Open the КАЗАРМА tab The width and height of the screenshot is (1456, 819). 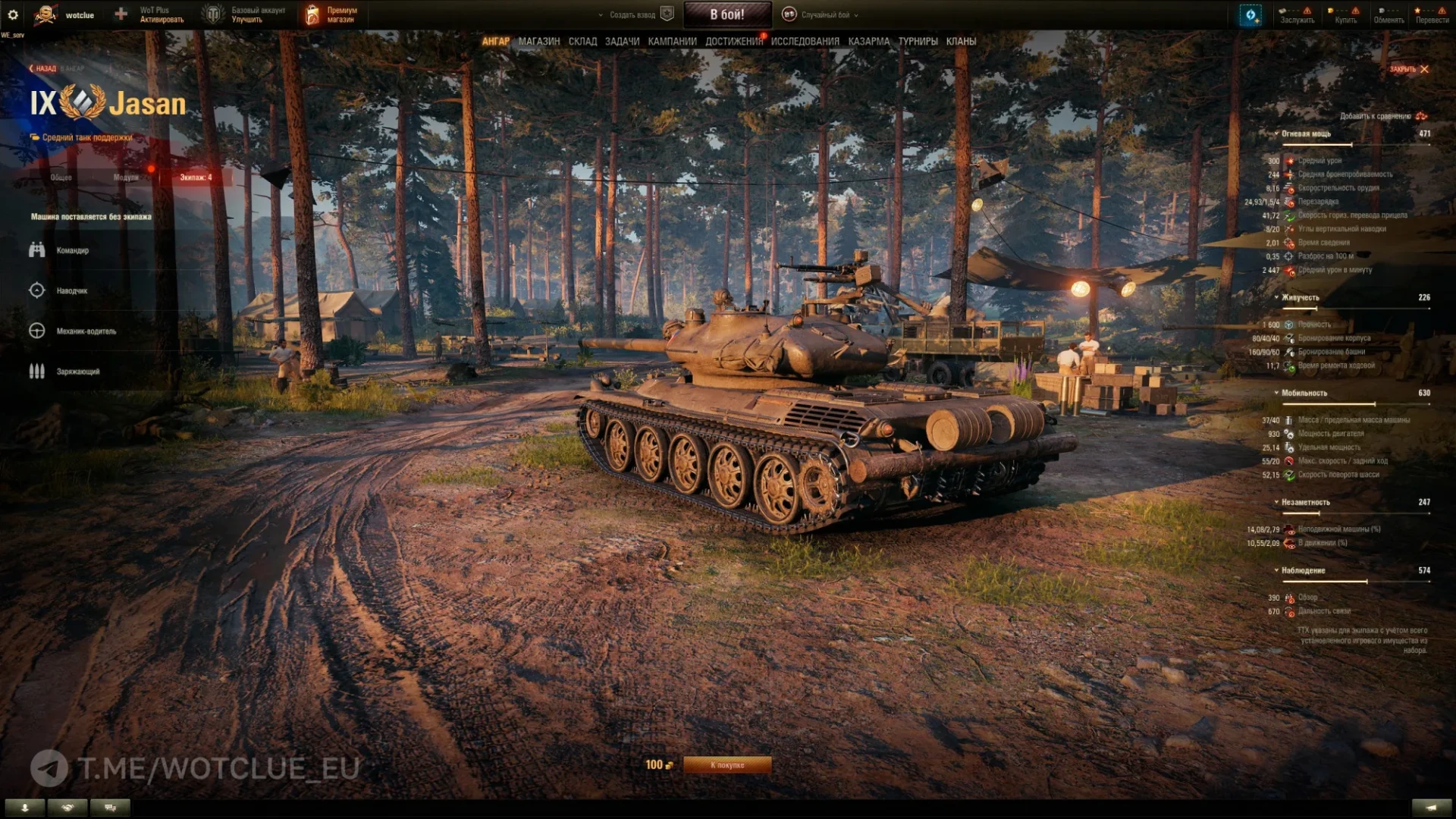(x=868, y=42)
